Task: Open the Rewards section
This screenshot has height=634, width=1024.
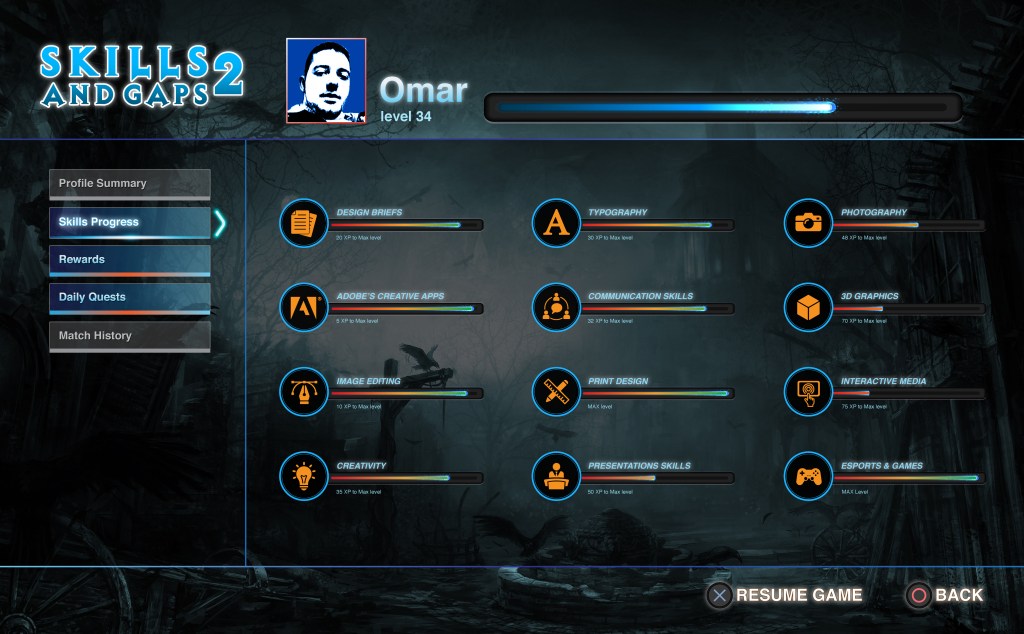Action: 129,260
